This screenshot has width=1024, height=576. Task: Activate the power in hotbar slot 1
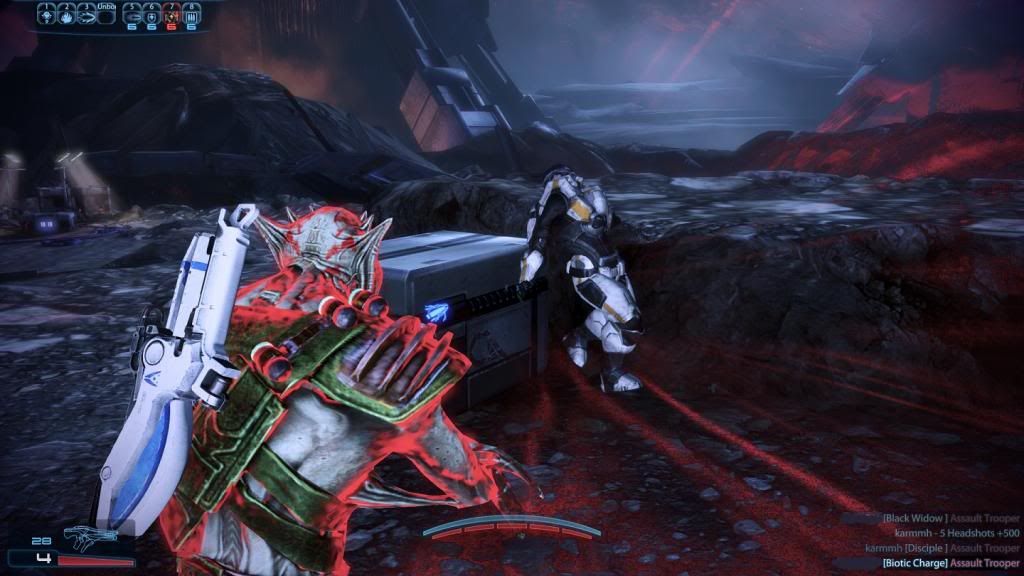(46, 15)
